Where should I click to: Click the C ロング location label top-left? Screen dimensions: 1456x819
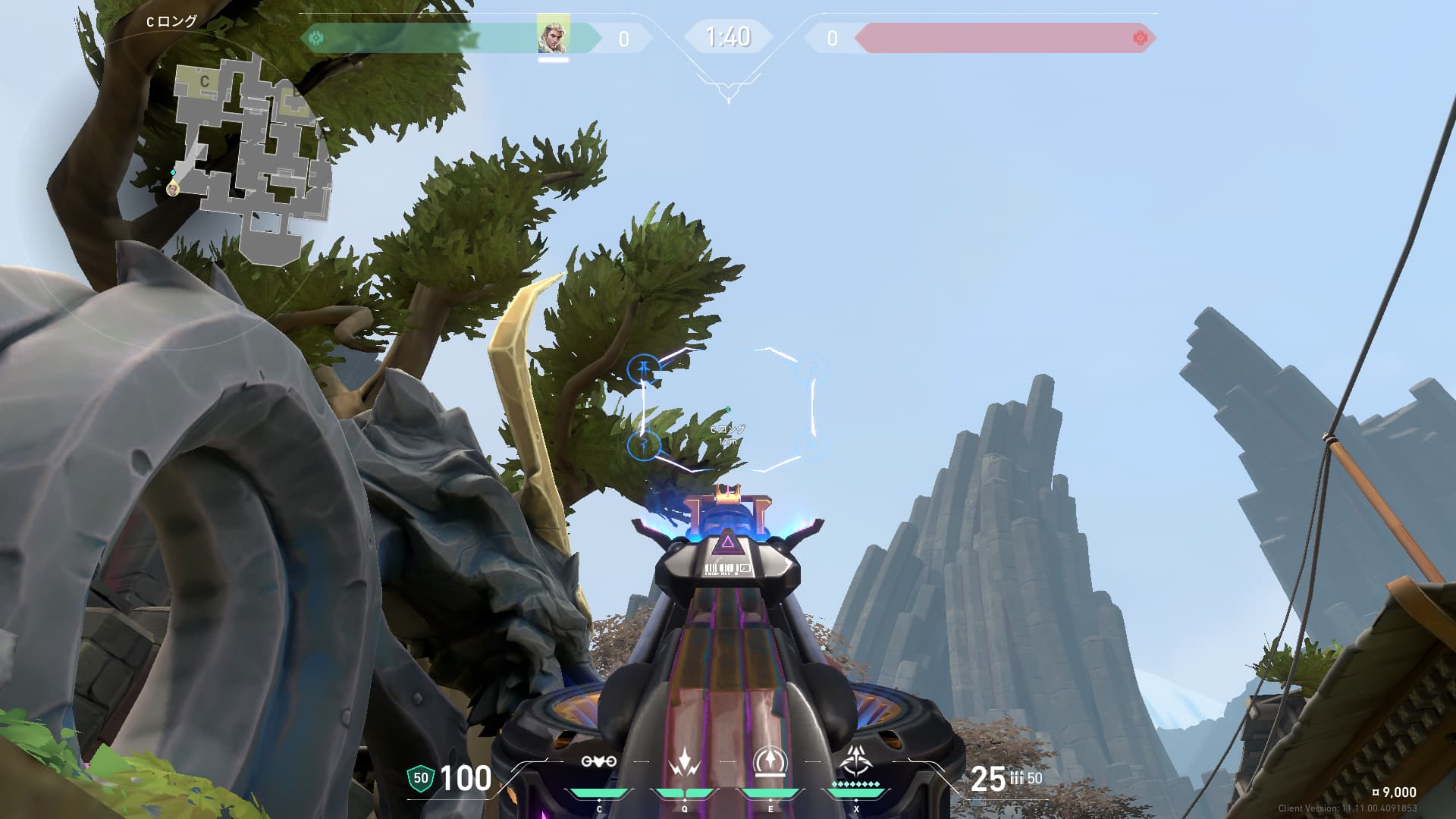[x=173, y=21]
